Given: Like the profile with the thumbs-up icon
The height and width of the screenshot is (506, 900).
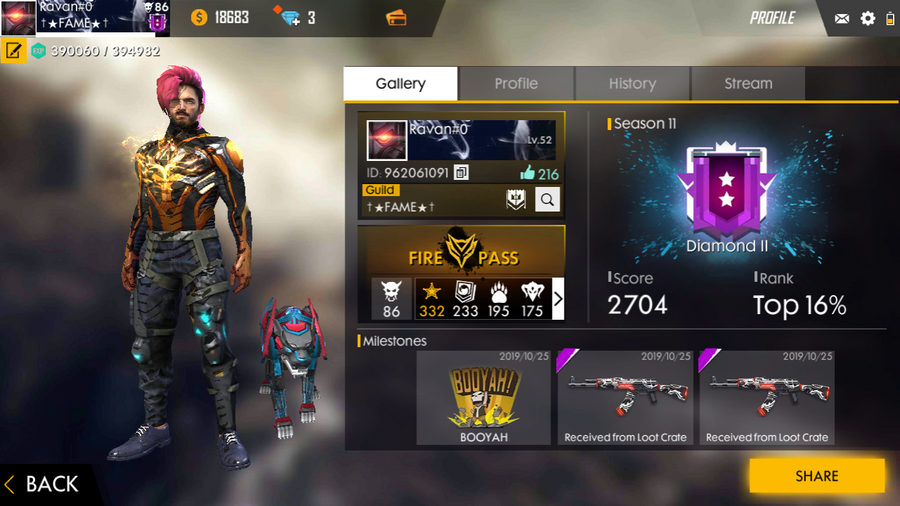Looking at the screenshot, I should (527, 173).
